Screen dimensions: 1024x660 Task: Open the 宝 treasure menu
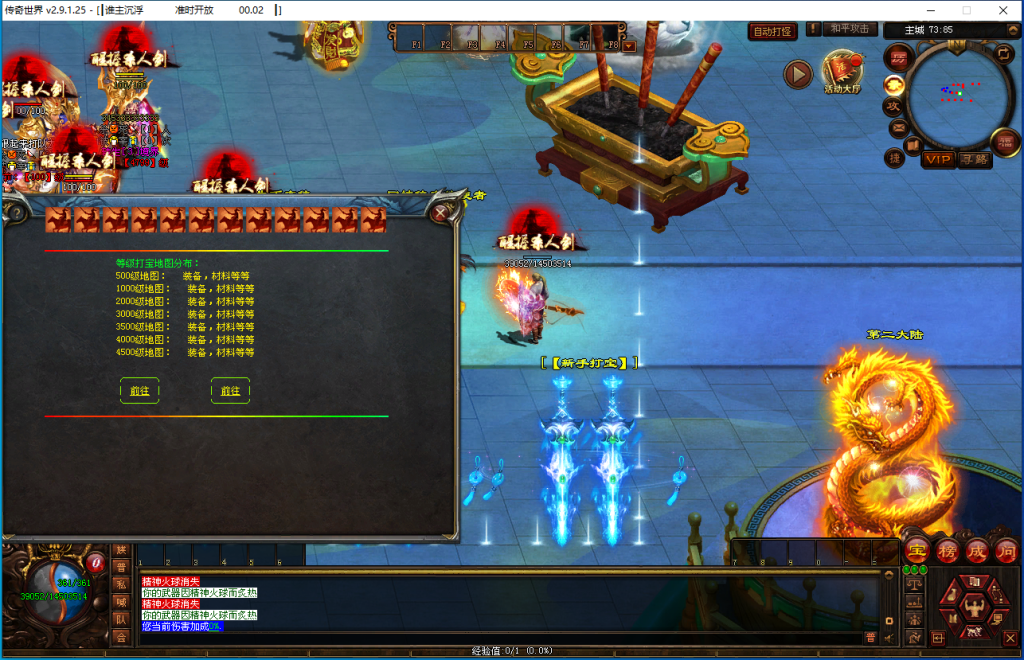pyautogui.click(x=916, y=550)
